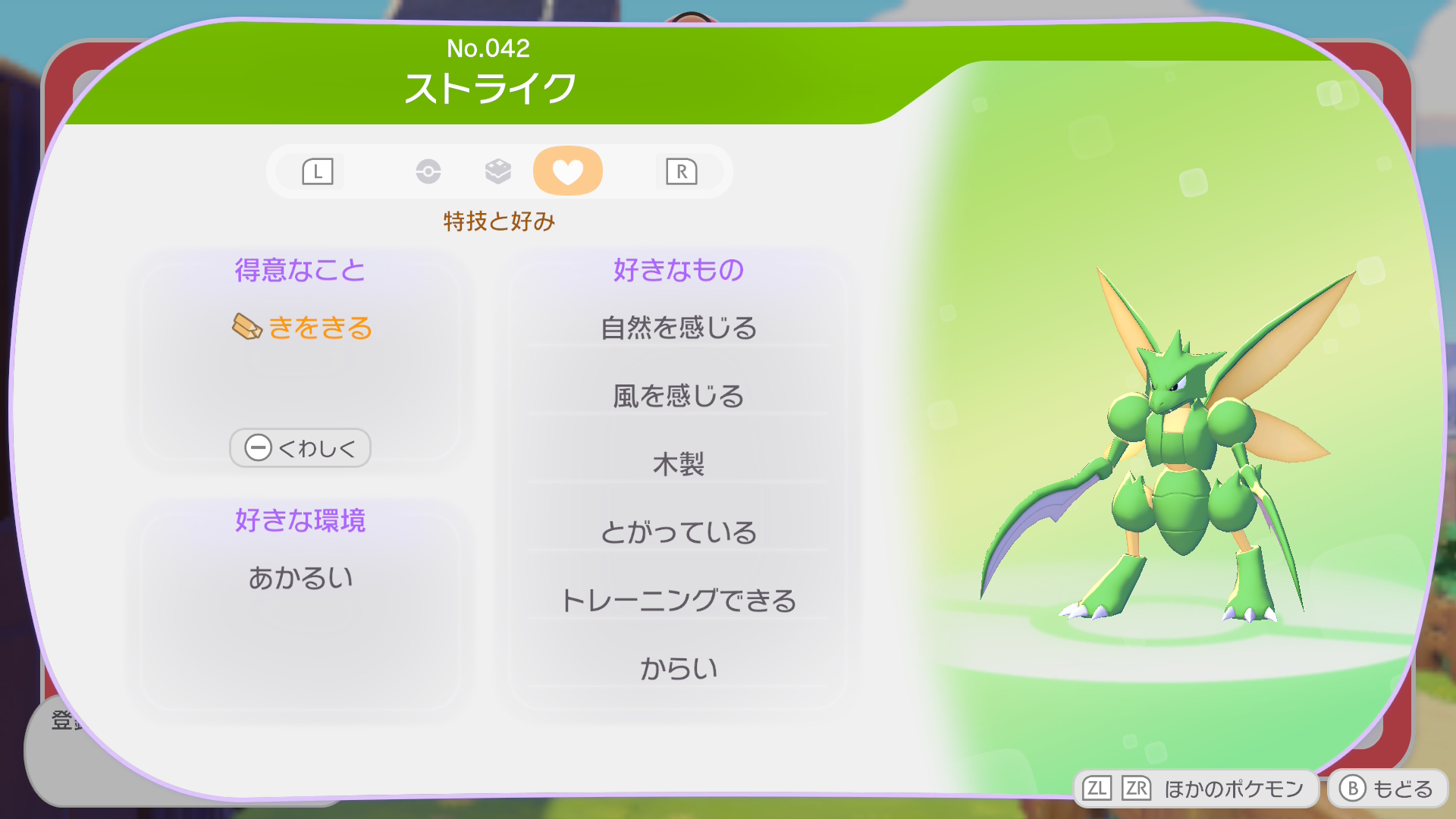Viewport: 1456px width, 819px height.
Task: Open the block cube tab
Action: (497, 171)
